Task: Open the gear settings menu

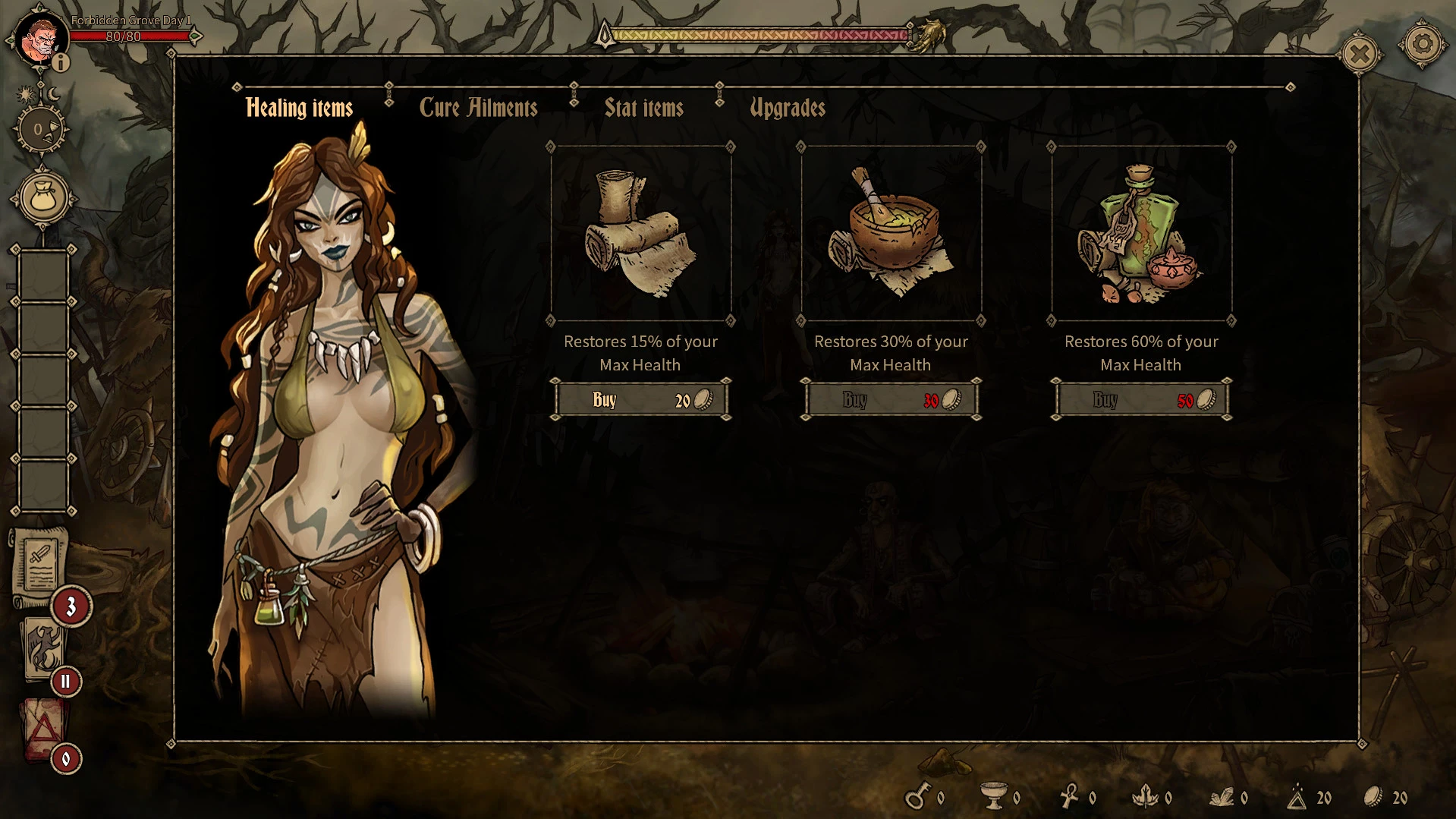Action: pos(1422,45)
